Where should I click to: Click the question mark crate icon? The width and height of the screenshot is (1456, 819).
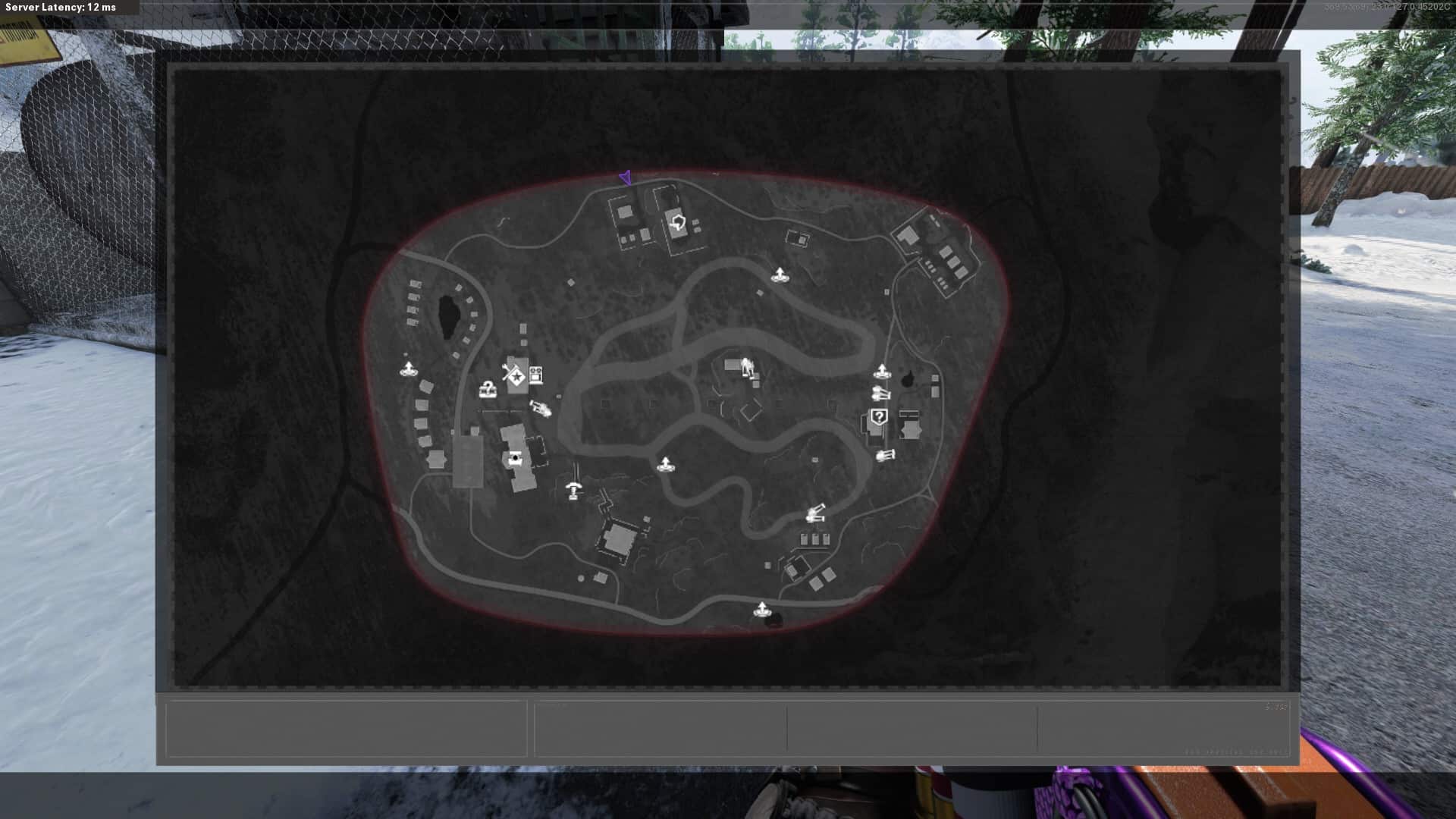pos(488,391)
